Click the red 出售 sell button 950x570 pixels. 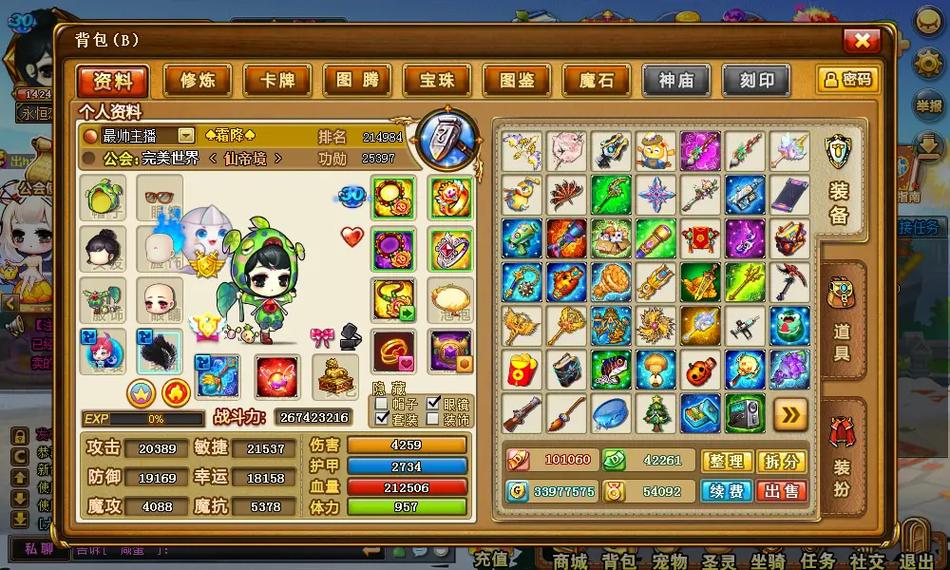click(x=782, y=491)
